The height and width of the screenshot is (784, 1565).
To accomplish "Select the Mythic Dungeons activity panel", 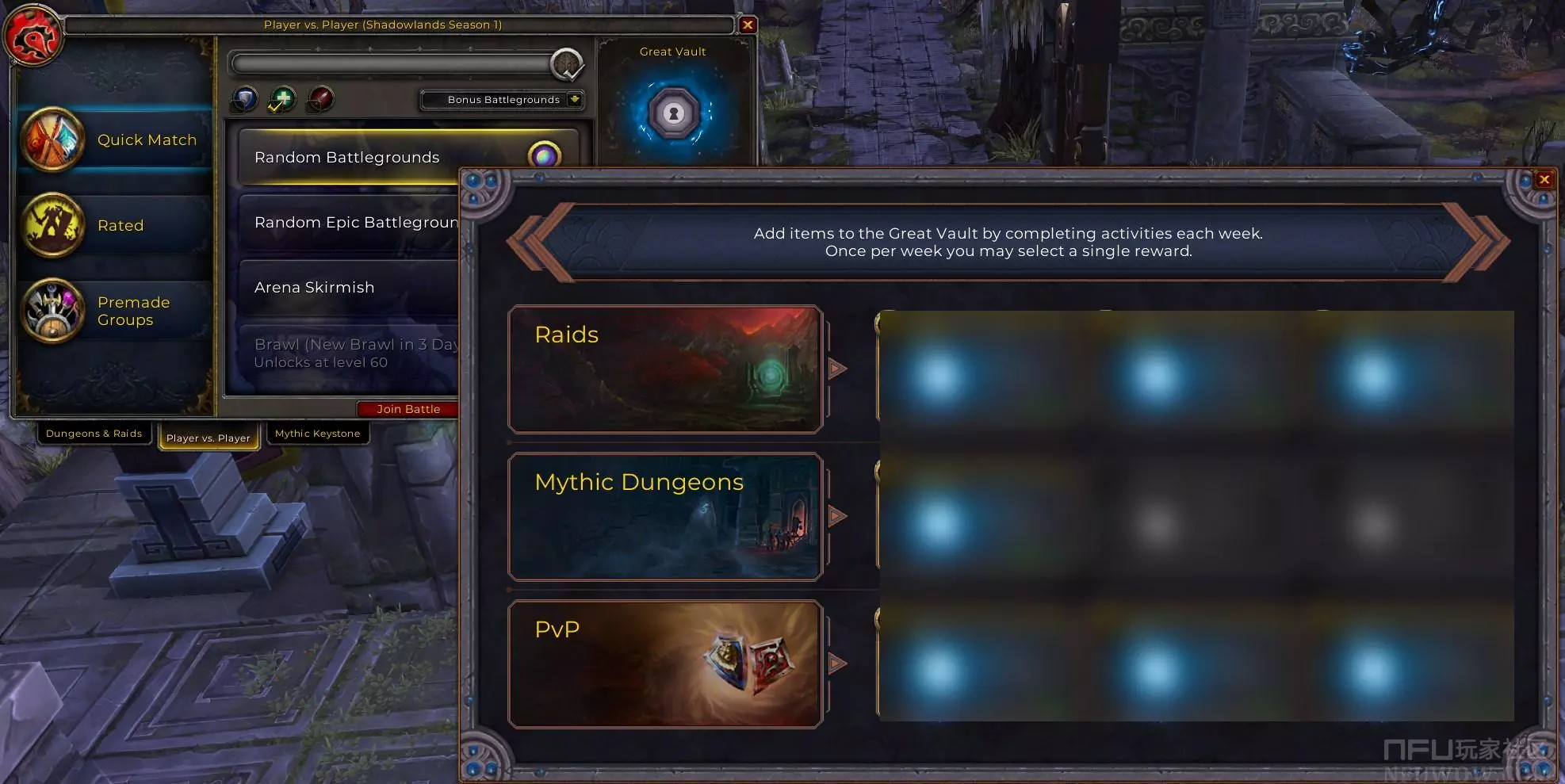I will [664, 517].
